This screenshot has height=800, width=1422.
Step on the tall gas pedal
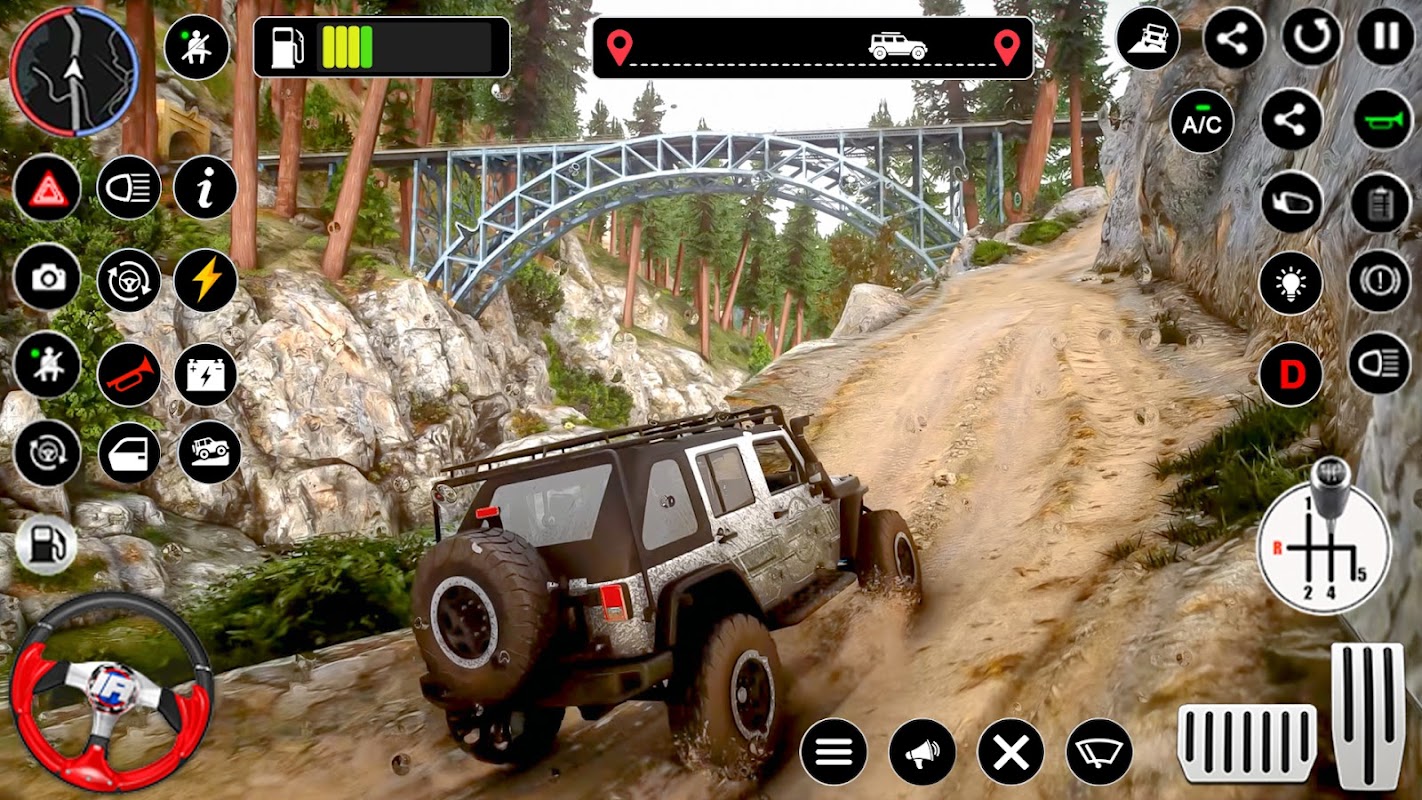pos(1368,715)
